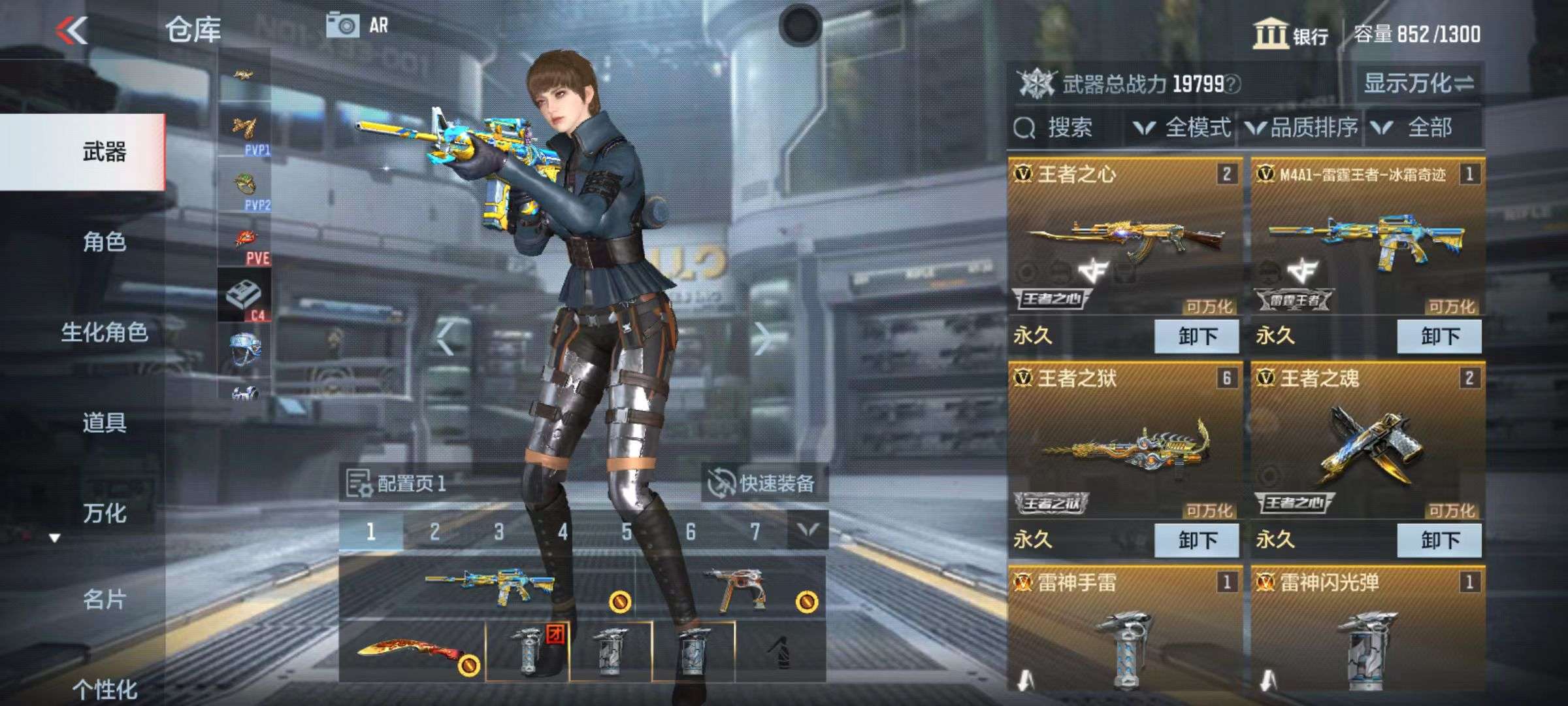
Task: Open the 品质排序 sort dropdown
Action: point(1303,127)
